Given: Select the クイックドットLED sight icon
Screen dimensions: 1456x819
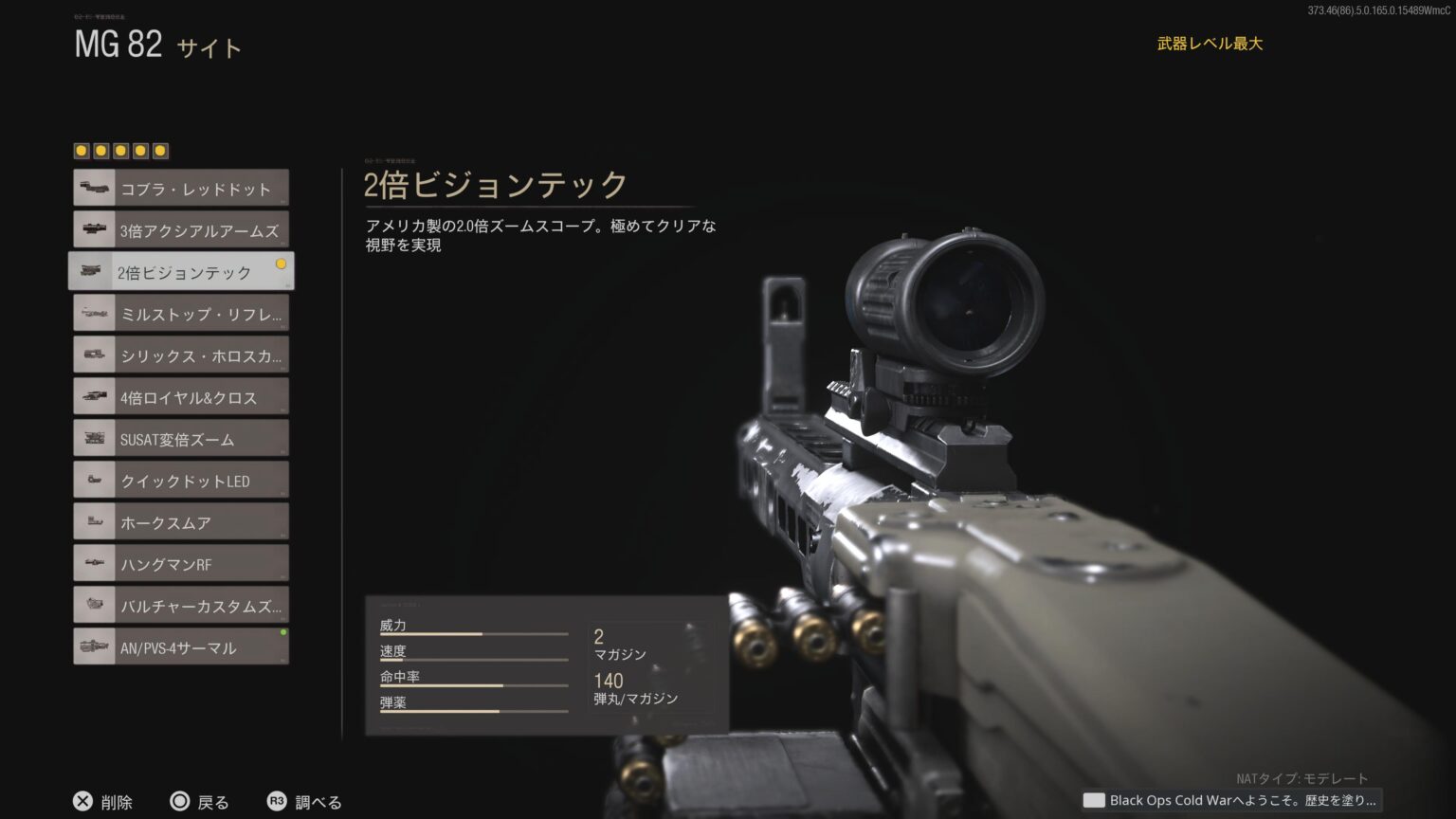Looking at the screenshot, I should click(93, 479).
